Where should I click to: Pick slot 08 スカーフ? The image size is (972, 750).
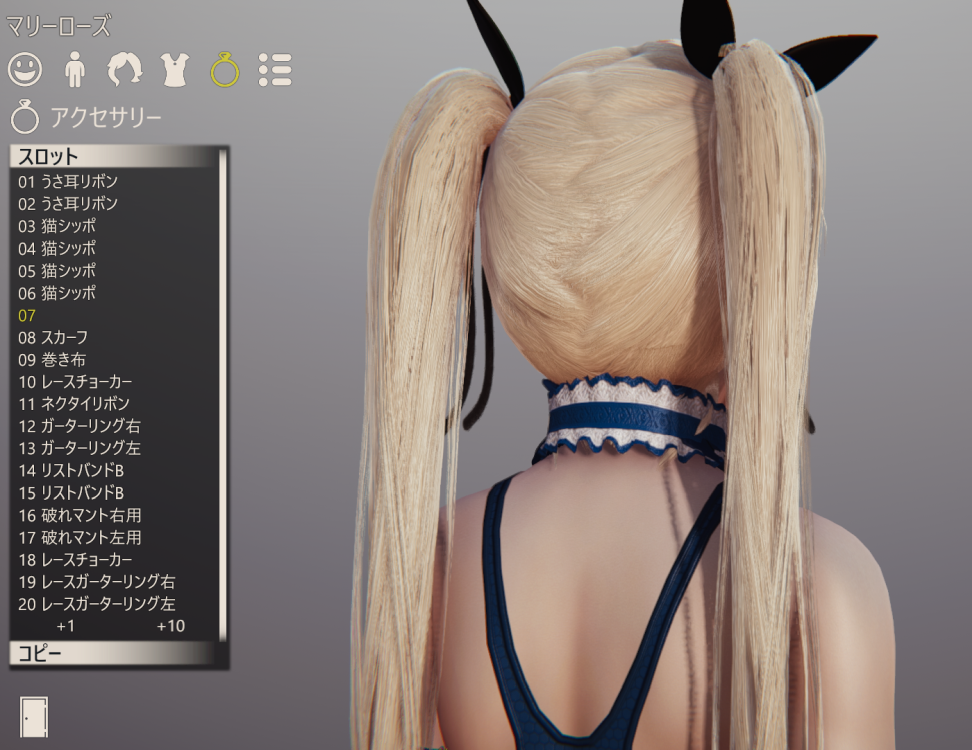point(53,337)
